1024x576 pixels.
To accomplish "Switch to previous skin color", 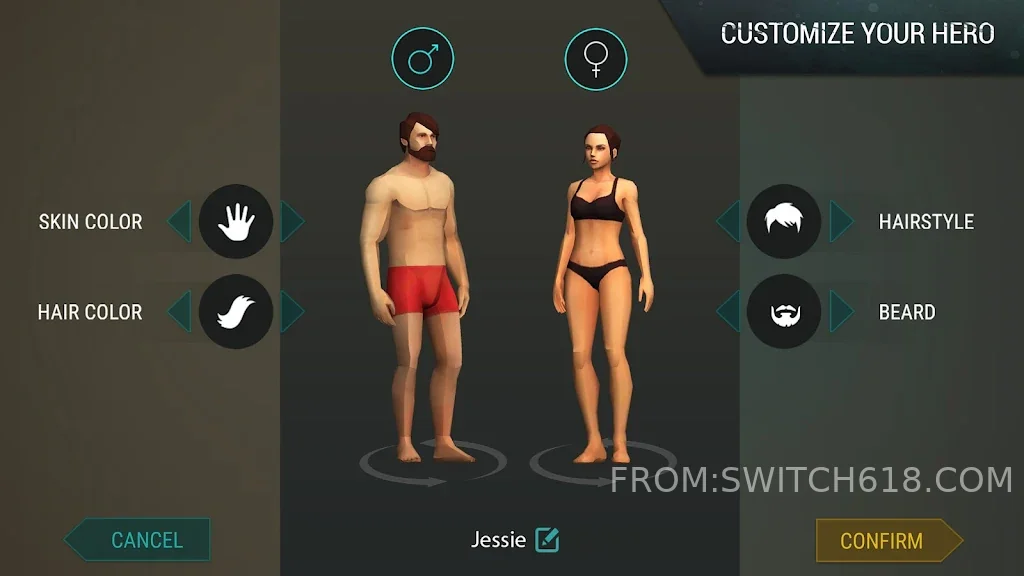I will [179, 222].
